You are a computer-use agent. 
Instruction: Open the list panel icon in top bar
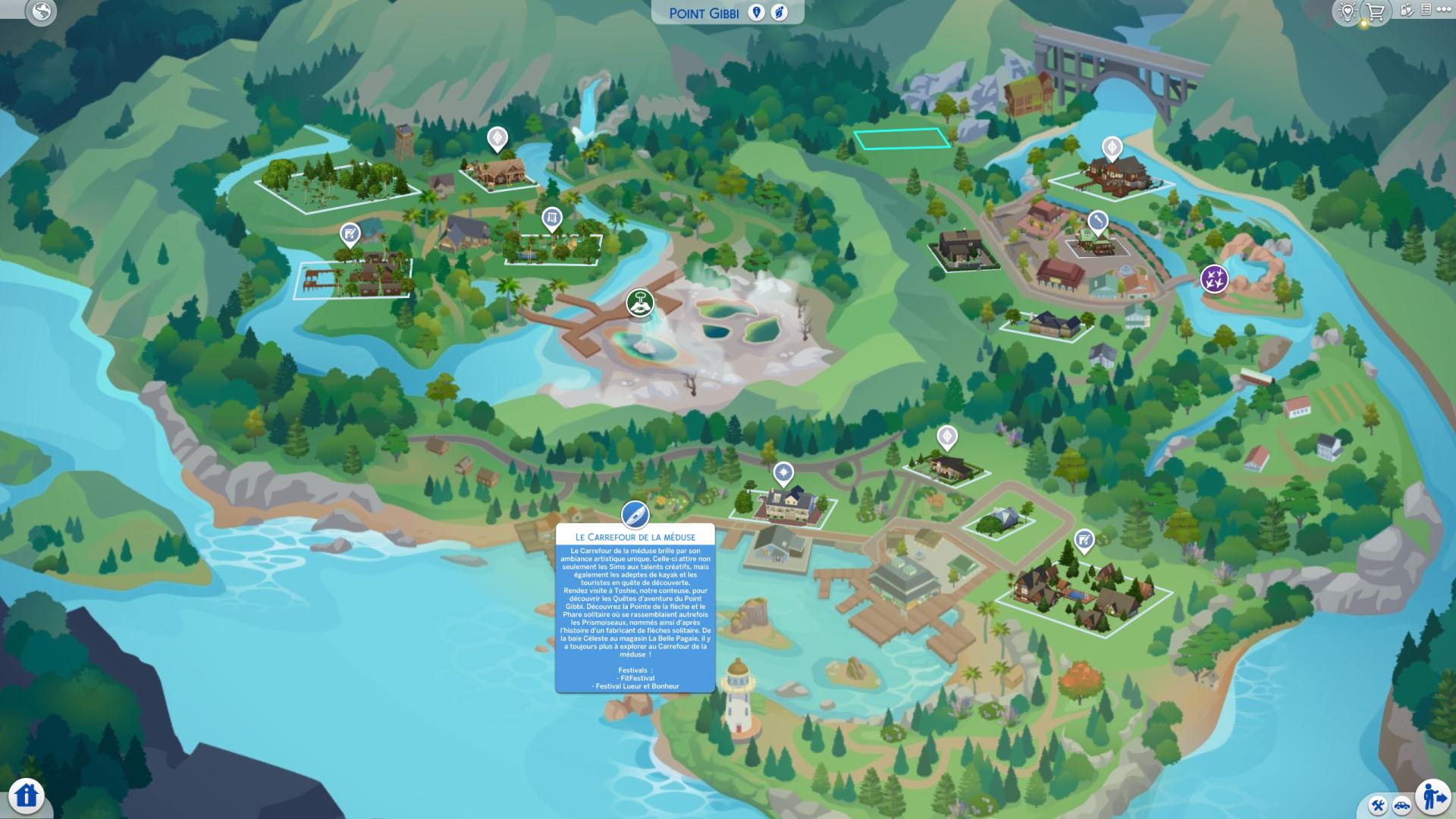tap(1426, 10)
